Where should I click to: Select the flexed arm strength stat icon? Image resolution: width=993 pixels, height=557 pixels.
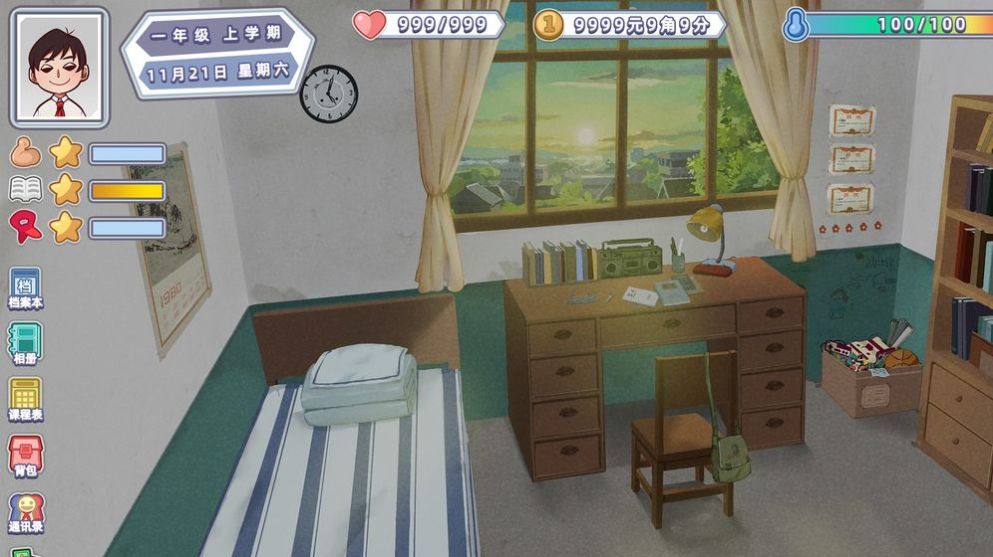coord(25,153)
